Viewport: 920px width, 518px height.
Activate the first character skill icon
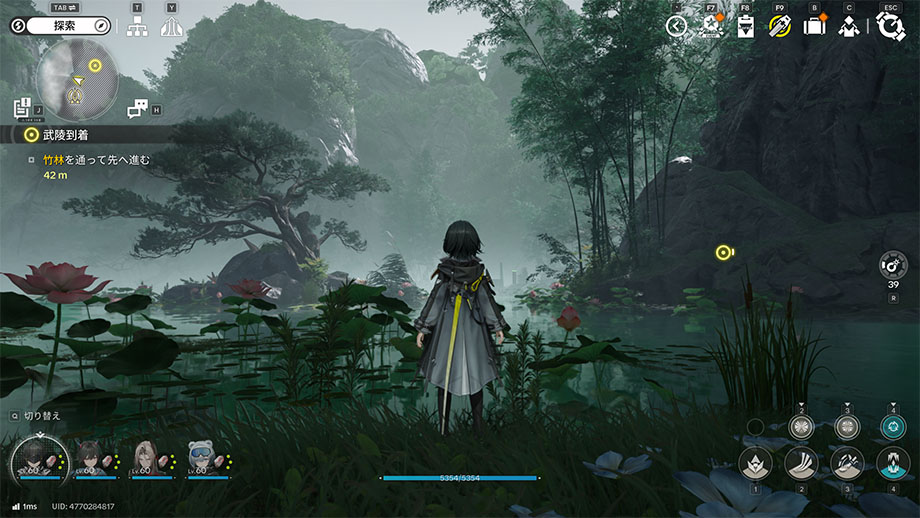click(755, 463)
